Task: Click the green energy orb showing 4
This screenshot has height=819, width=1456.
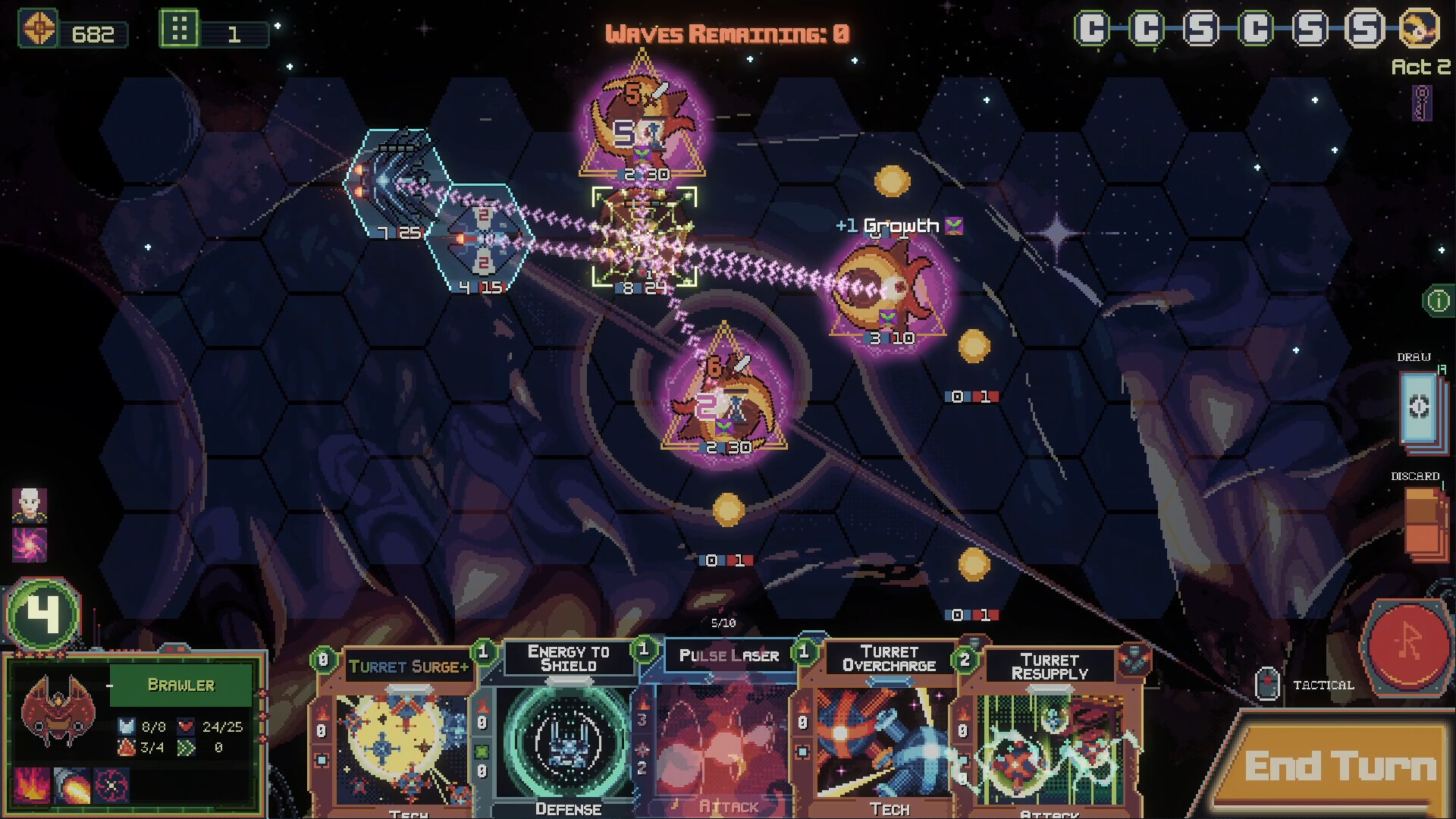Action: [42, 613]
